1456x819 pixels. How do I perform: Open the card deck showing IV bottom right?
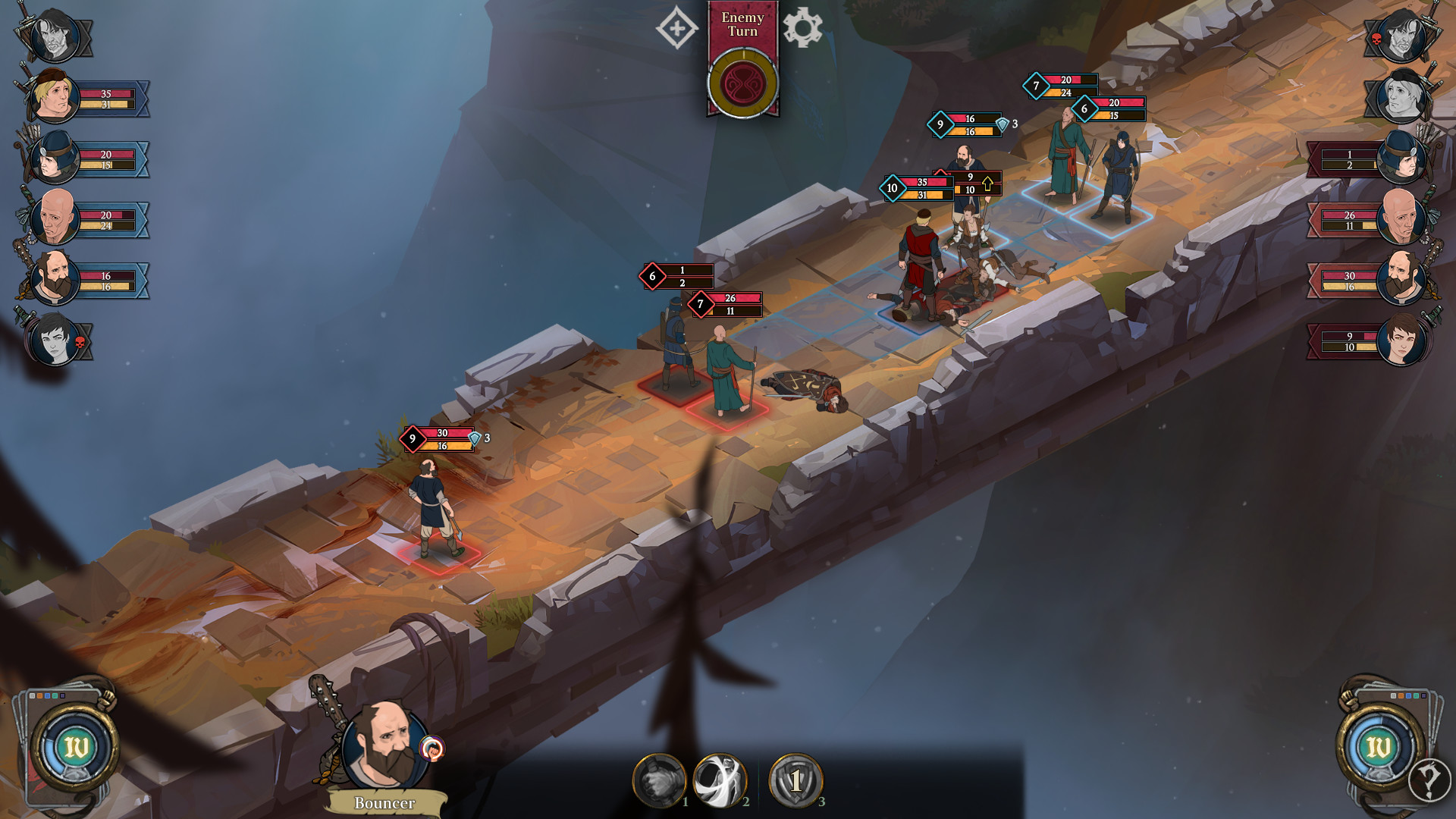click(x=1377, y=744)
